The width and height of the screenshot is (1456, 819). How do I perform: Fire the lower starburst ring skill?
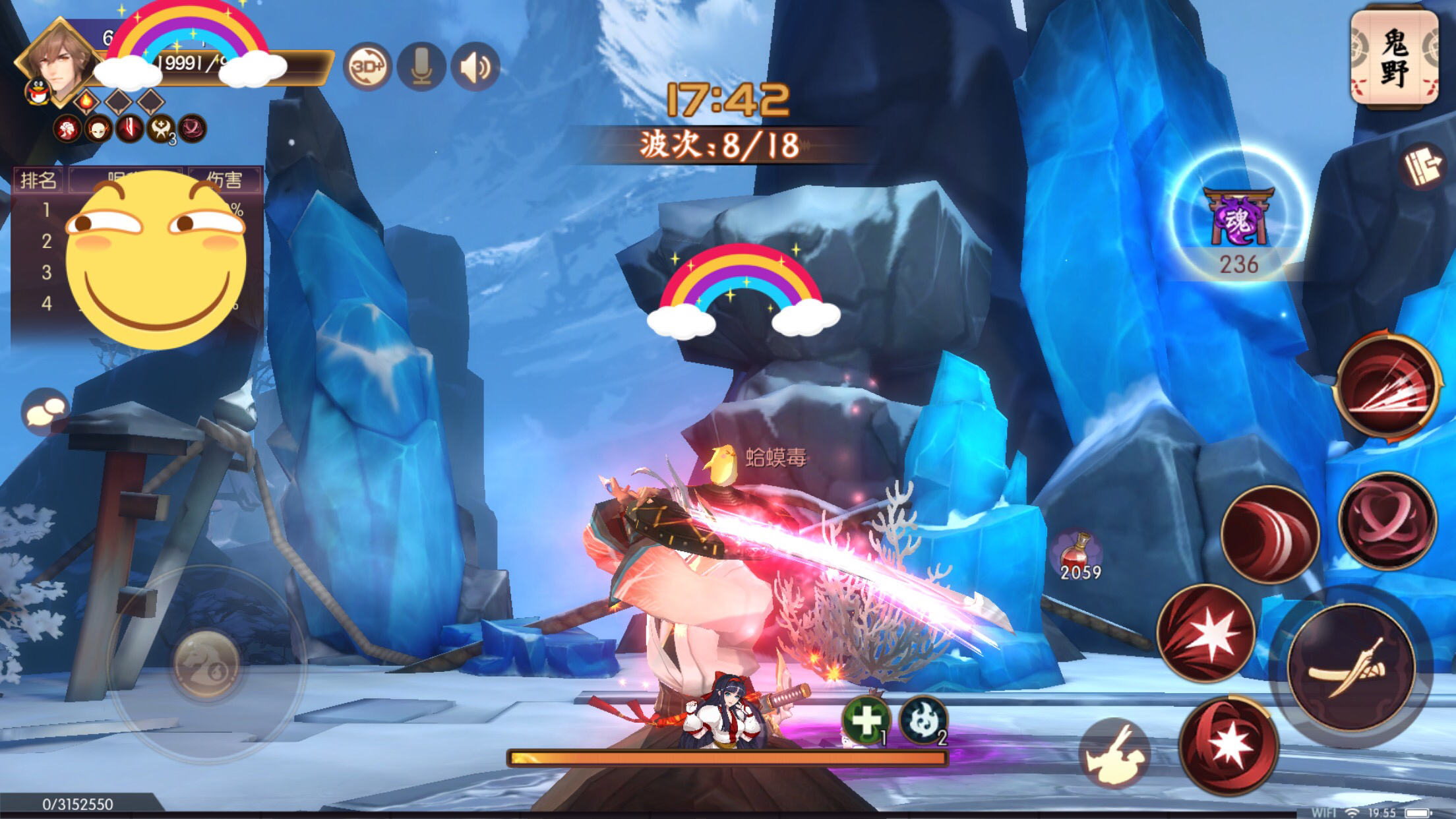click(x=1228, y=745)
